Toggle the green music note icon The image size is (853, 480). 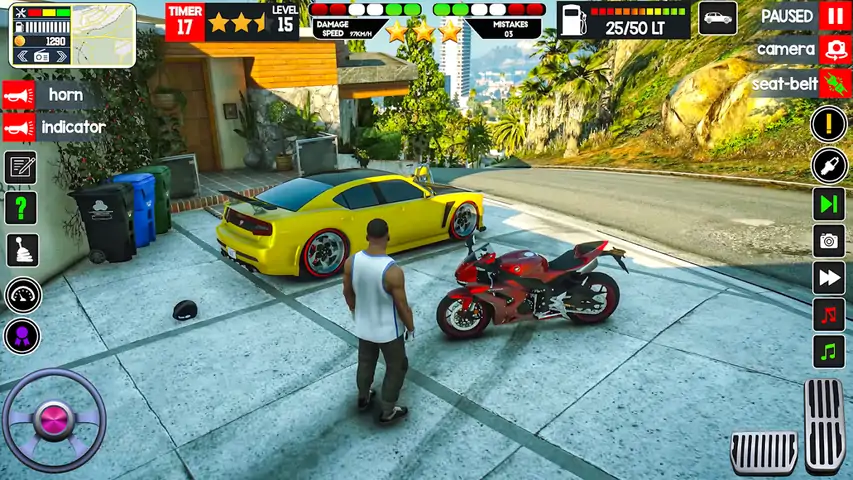point(828,352)
